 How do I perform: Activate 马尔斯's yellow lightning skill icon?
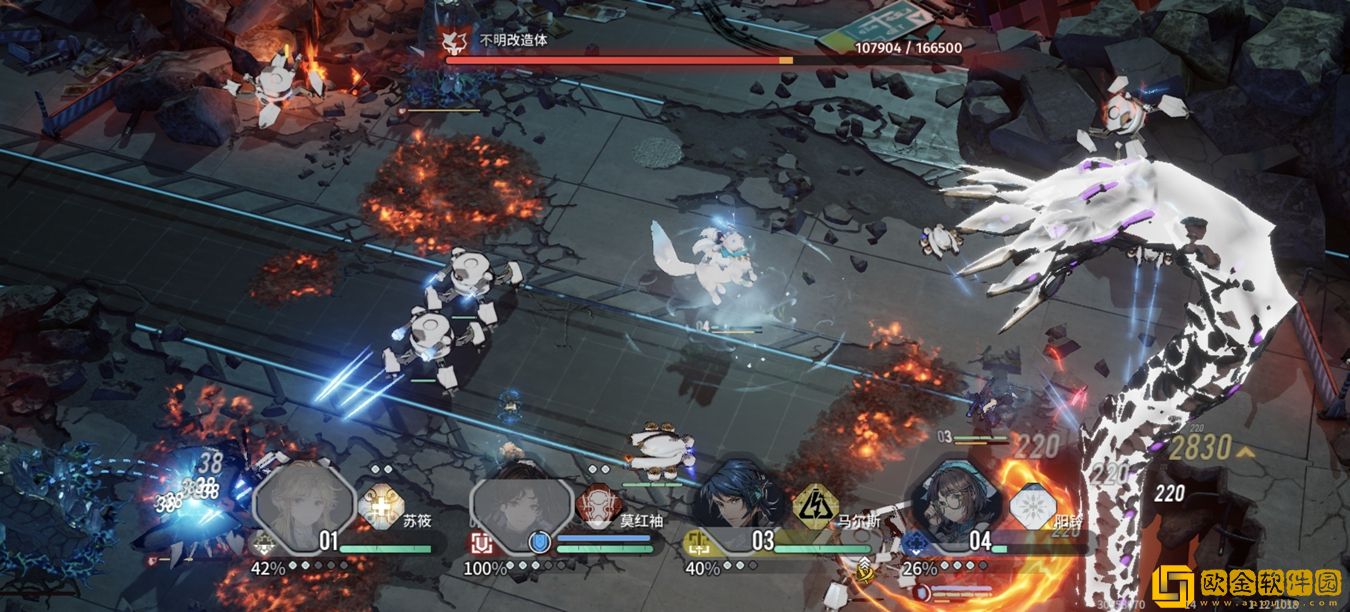click(x=813, y=506)
